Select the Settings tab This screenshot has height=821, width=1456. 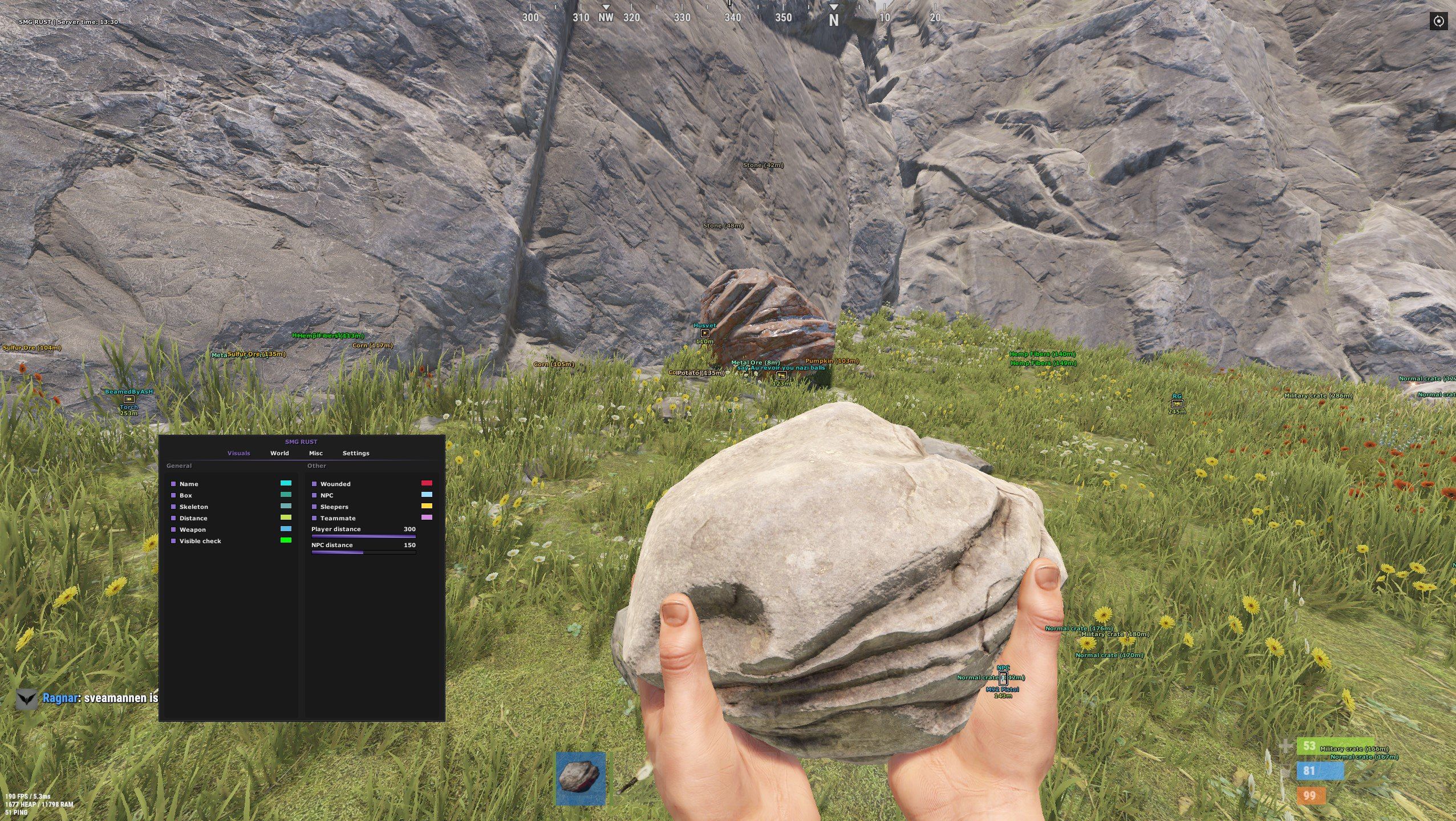click(x=356, y=453)
